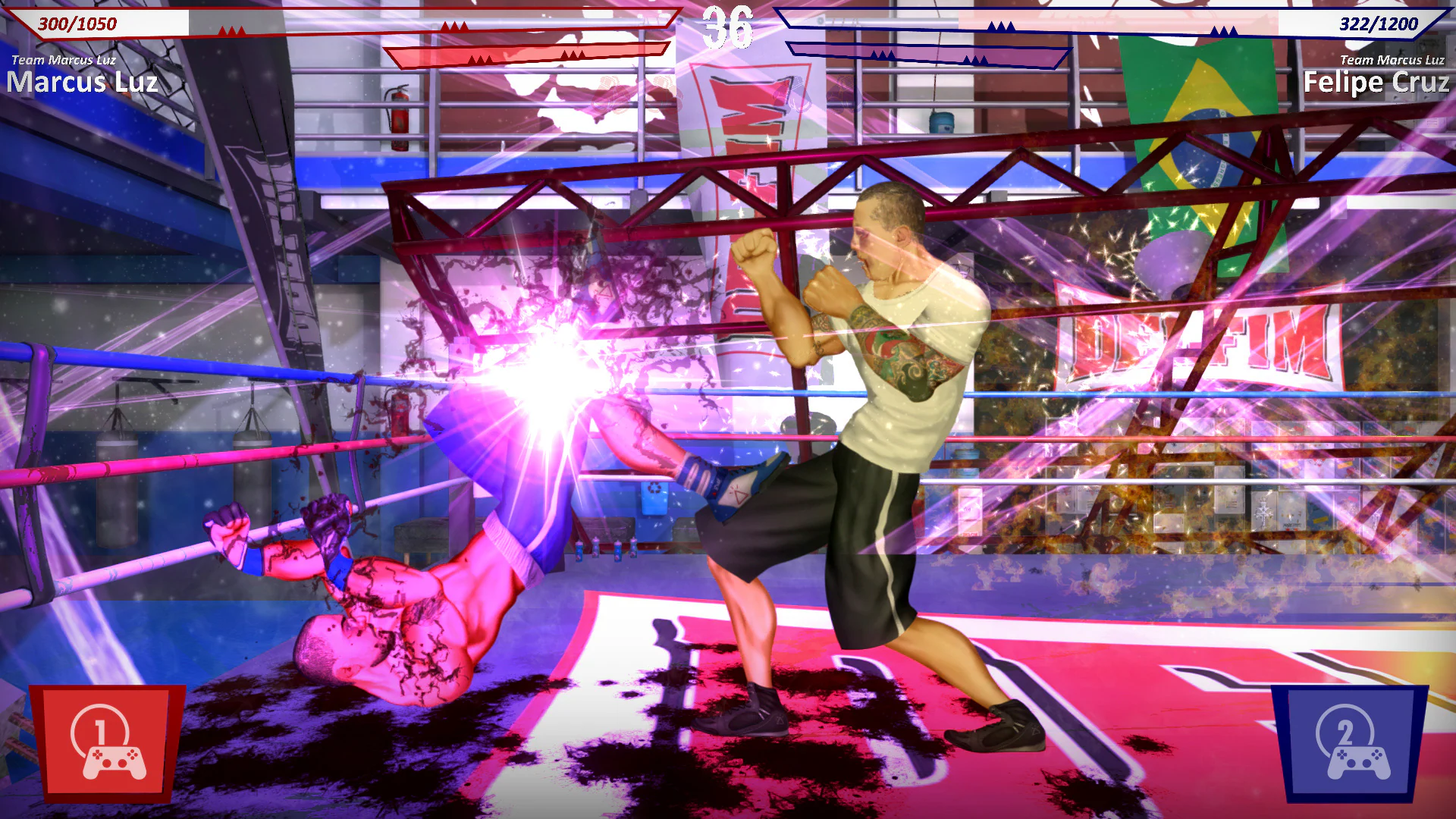
Task: Expand the round timer display
Action: 728,27
